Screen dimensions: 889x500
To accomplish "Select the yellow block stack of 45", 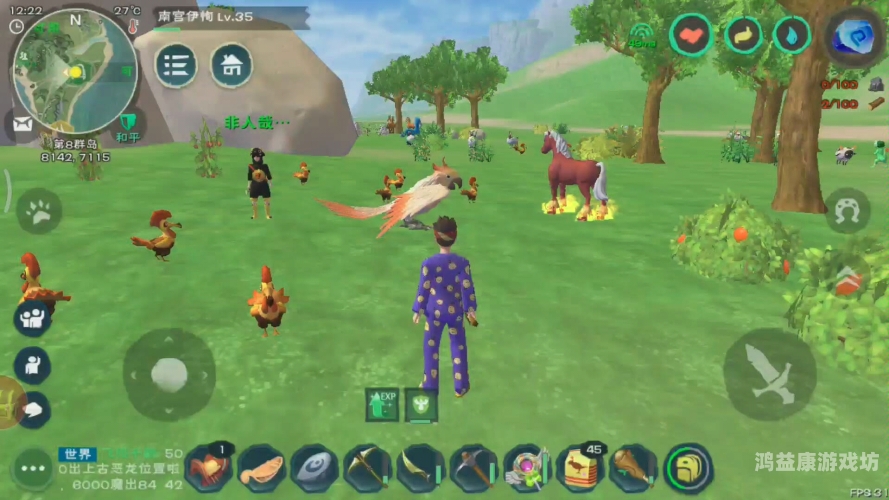I will click(579, 468).
